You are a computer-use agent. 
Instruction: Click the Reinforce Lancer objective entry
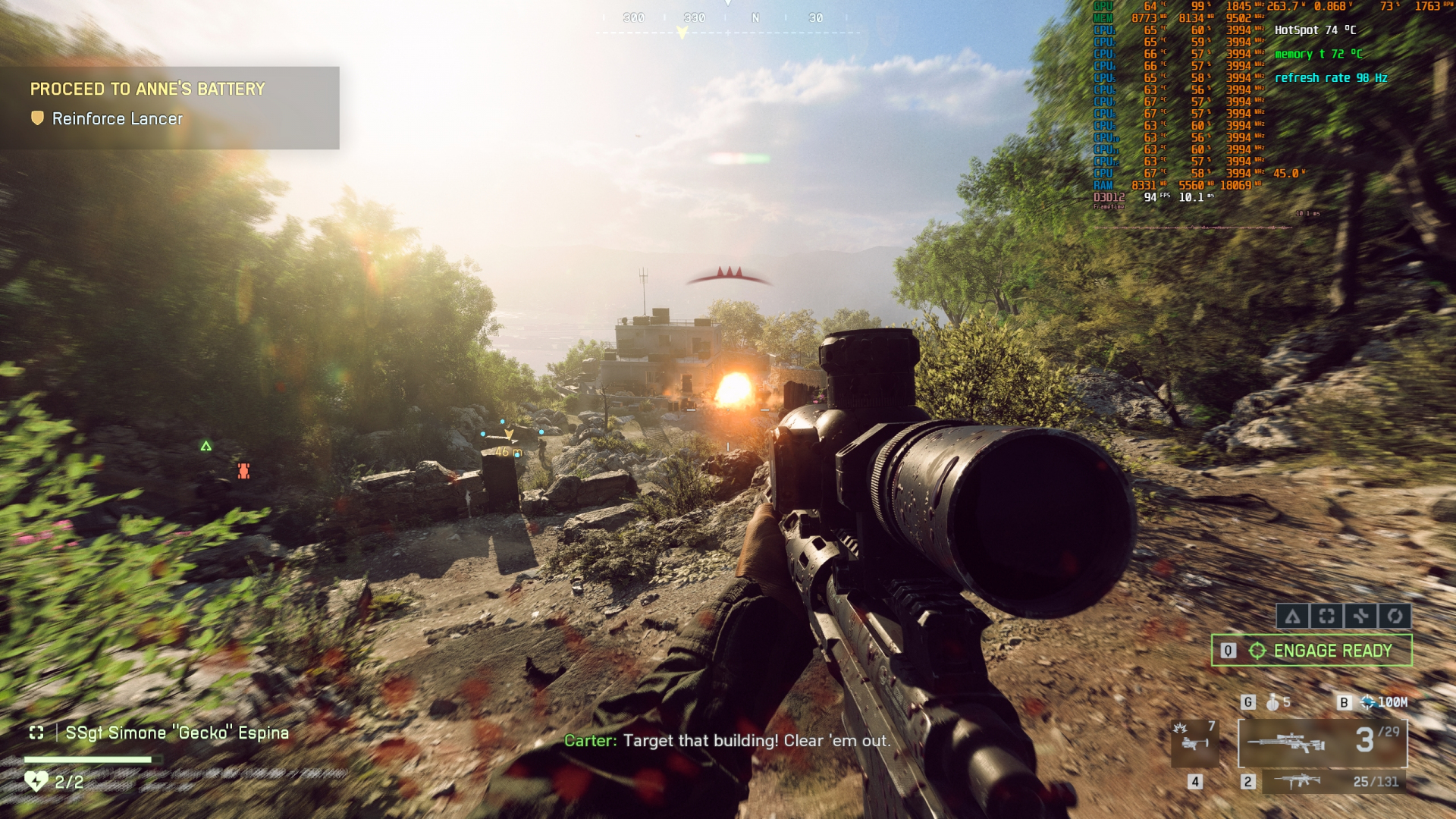pos(117,119)
